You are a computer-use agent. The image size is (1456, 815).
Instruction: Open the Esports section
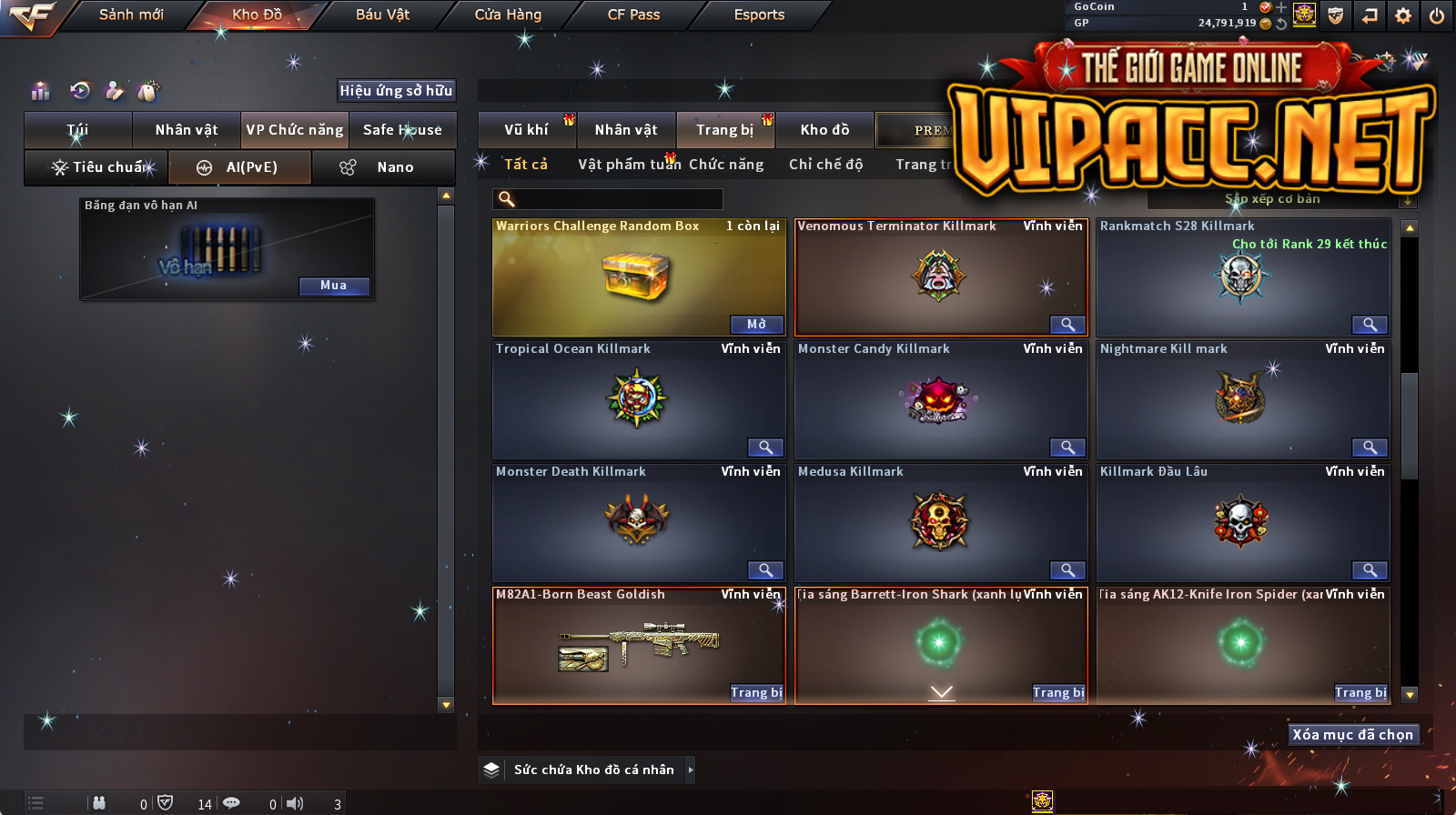coord(759,15)
